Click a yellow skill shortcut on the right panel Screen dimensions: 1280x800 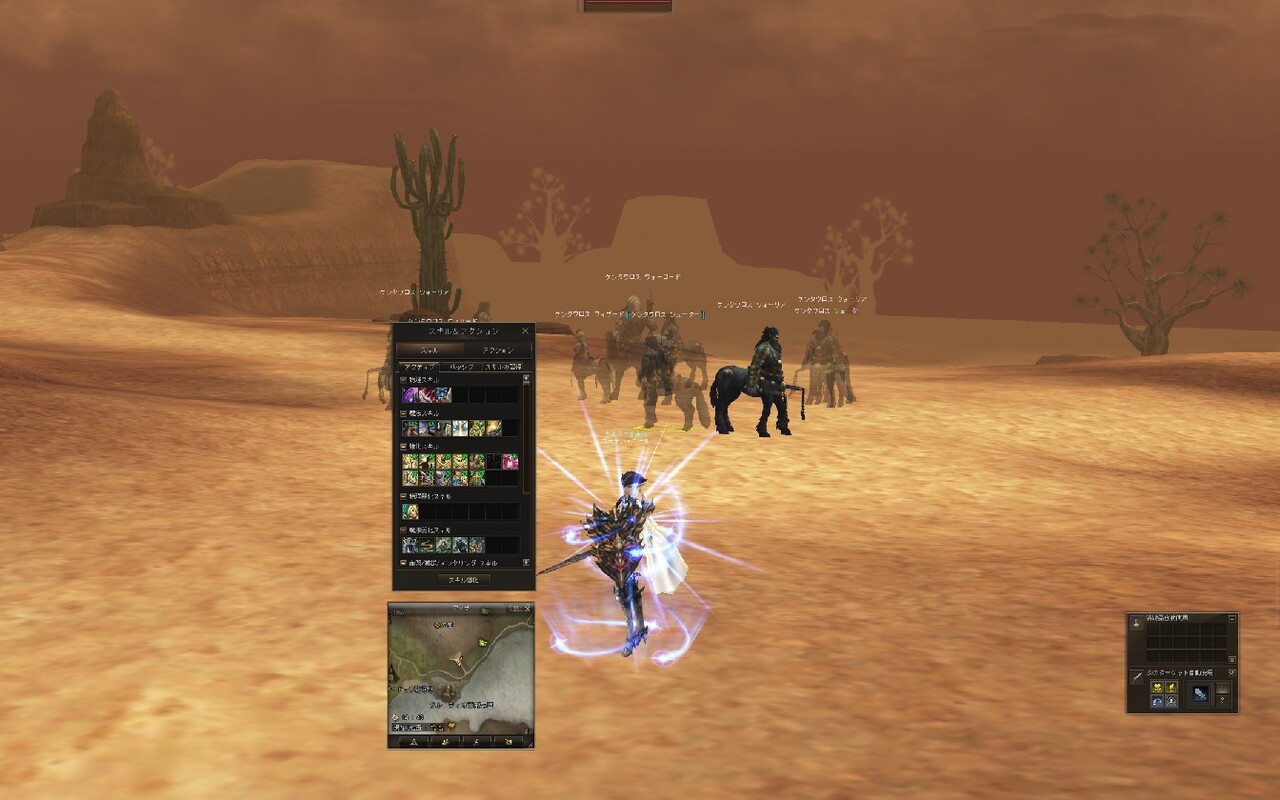(1157, 688)
